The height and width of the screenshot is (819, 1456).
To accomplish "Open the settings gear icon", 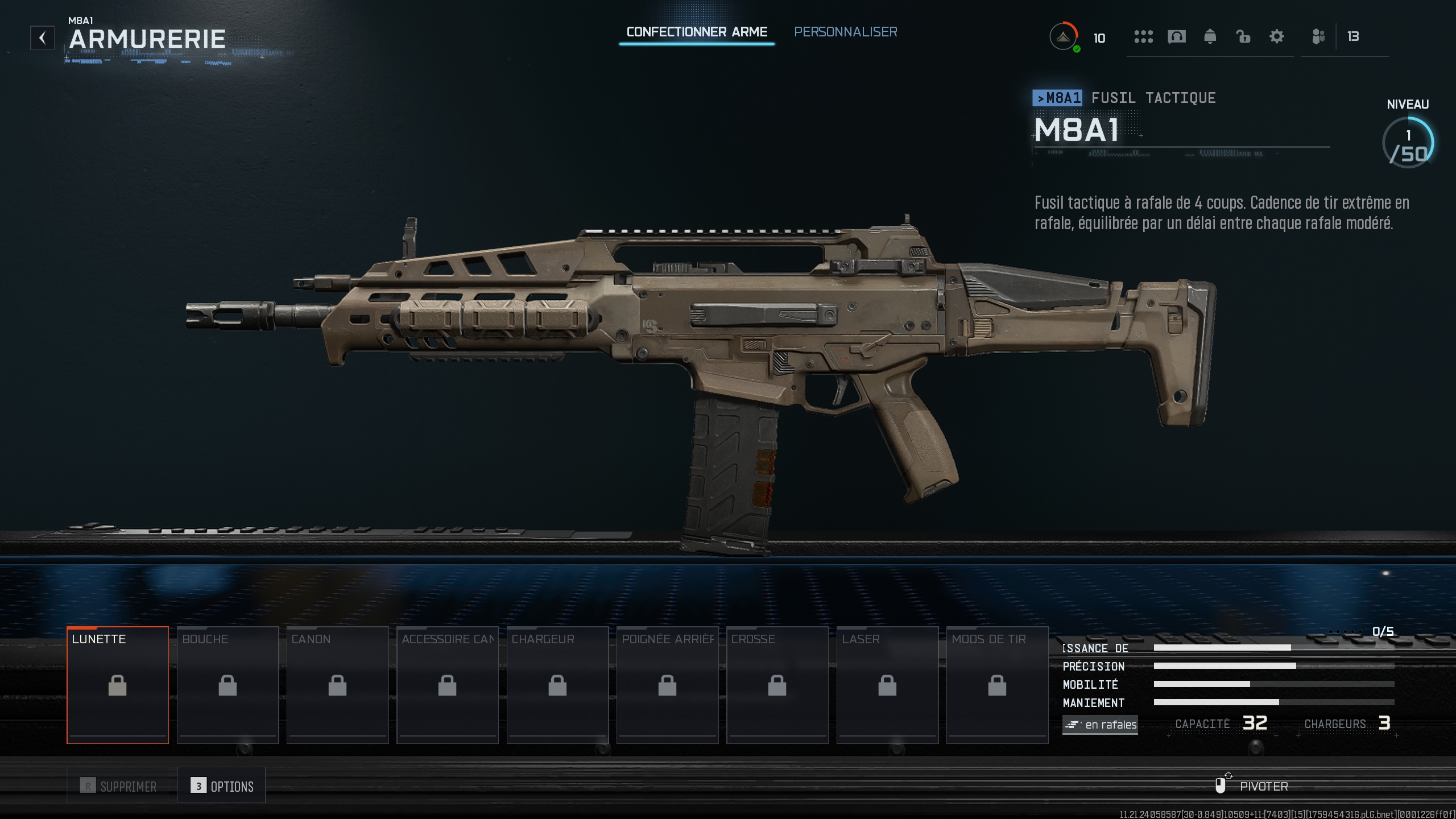I will pyautogui.click(x=1277, y=36).
